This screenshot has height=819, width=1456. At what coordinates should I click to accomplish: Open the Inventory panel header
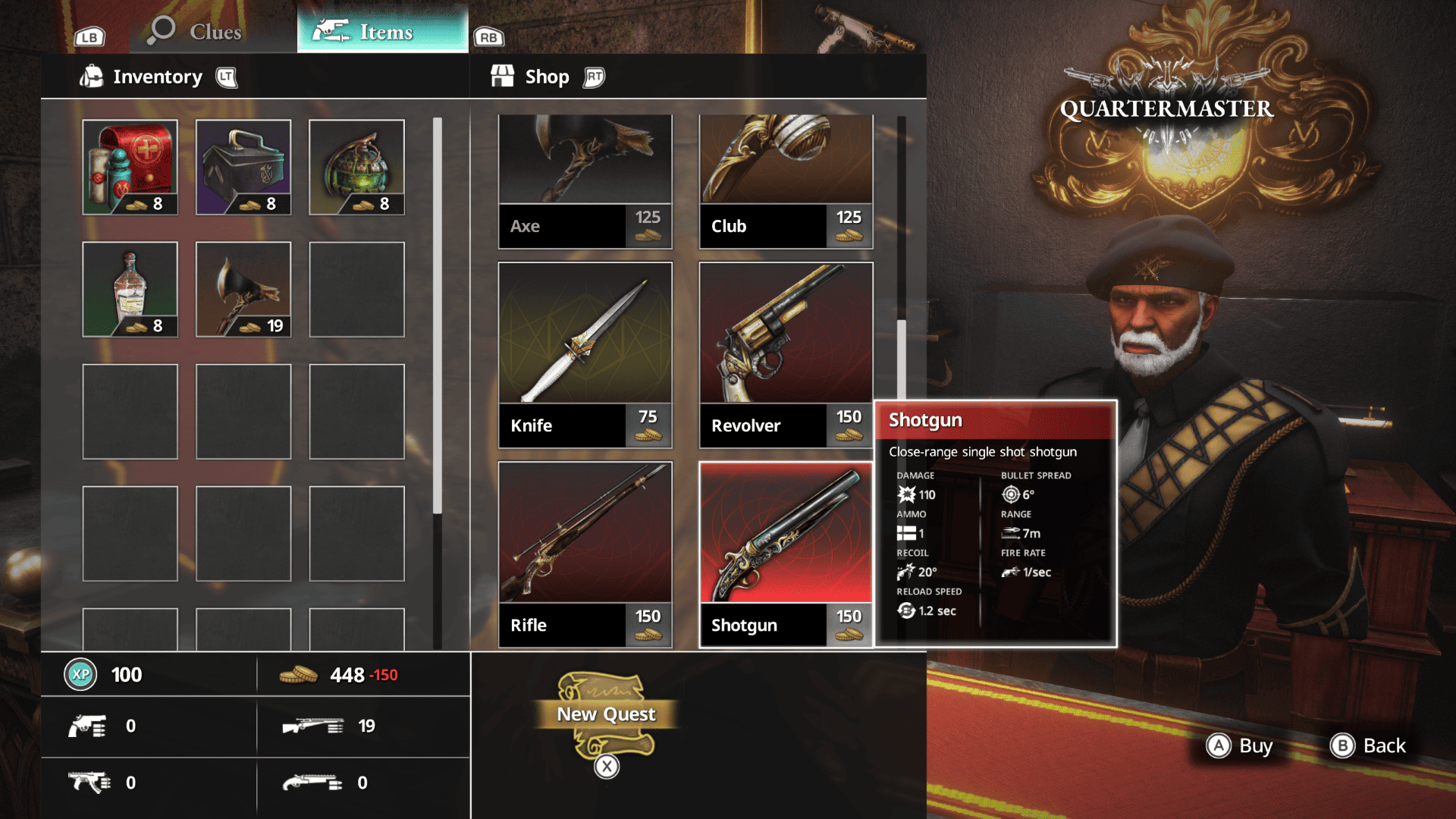[158, 77]
